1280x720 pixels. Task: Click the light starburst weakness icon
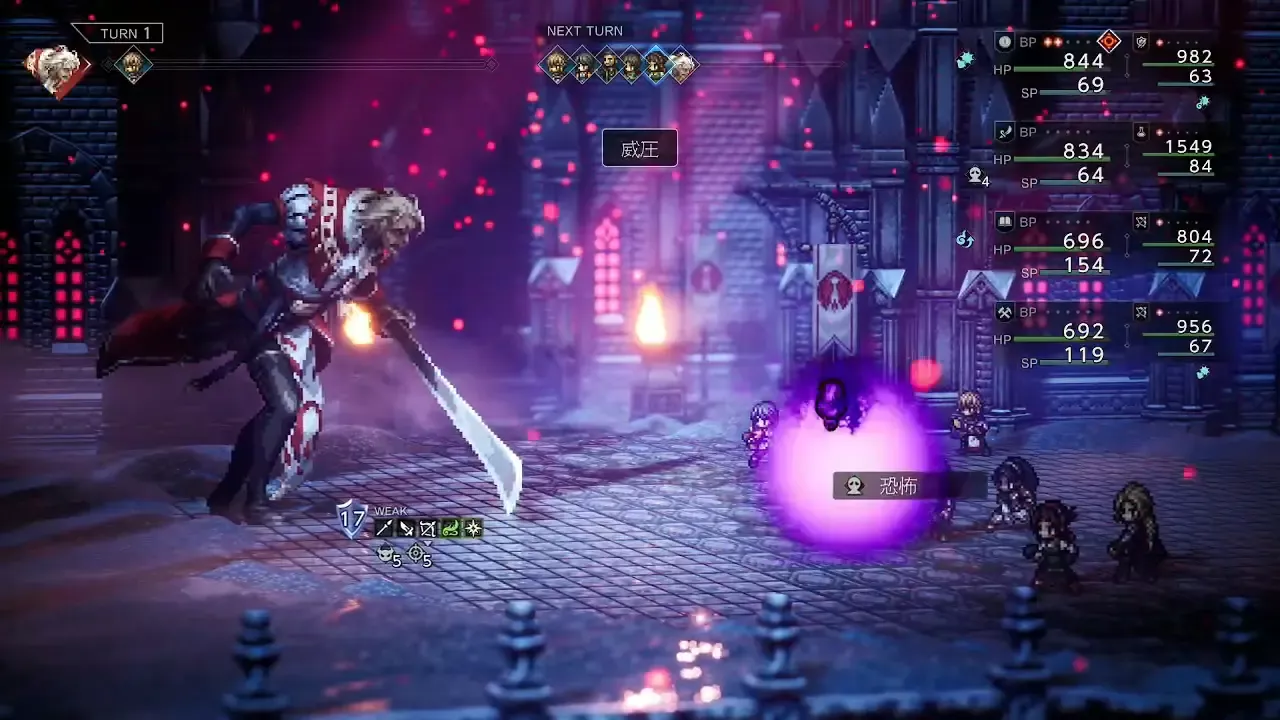472,528
